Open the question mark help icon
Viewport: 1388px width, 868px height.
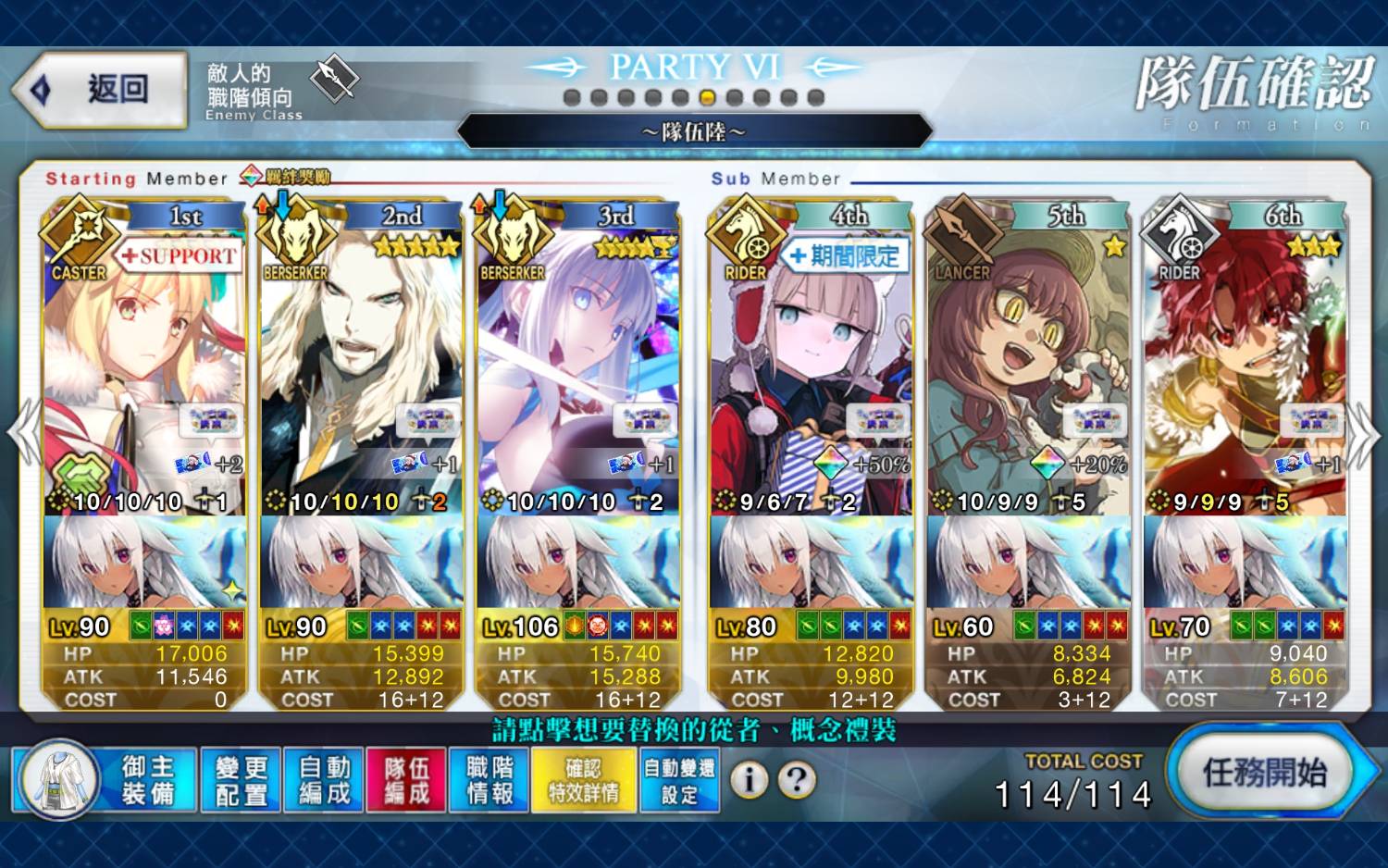click(797, 780)
